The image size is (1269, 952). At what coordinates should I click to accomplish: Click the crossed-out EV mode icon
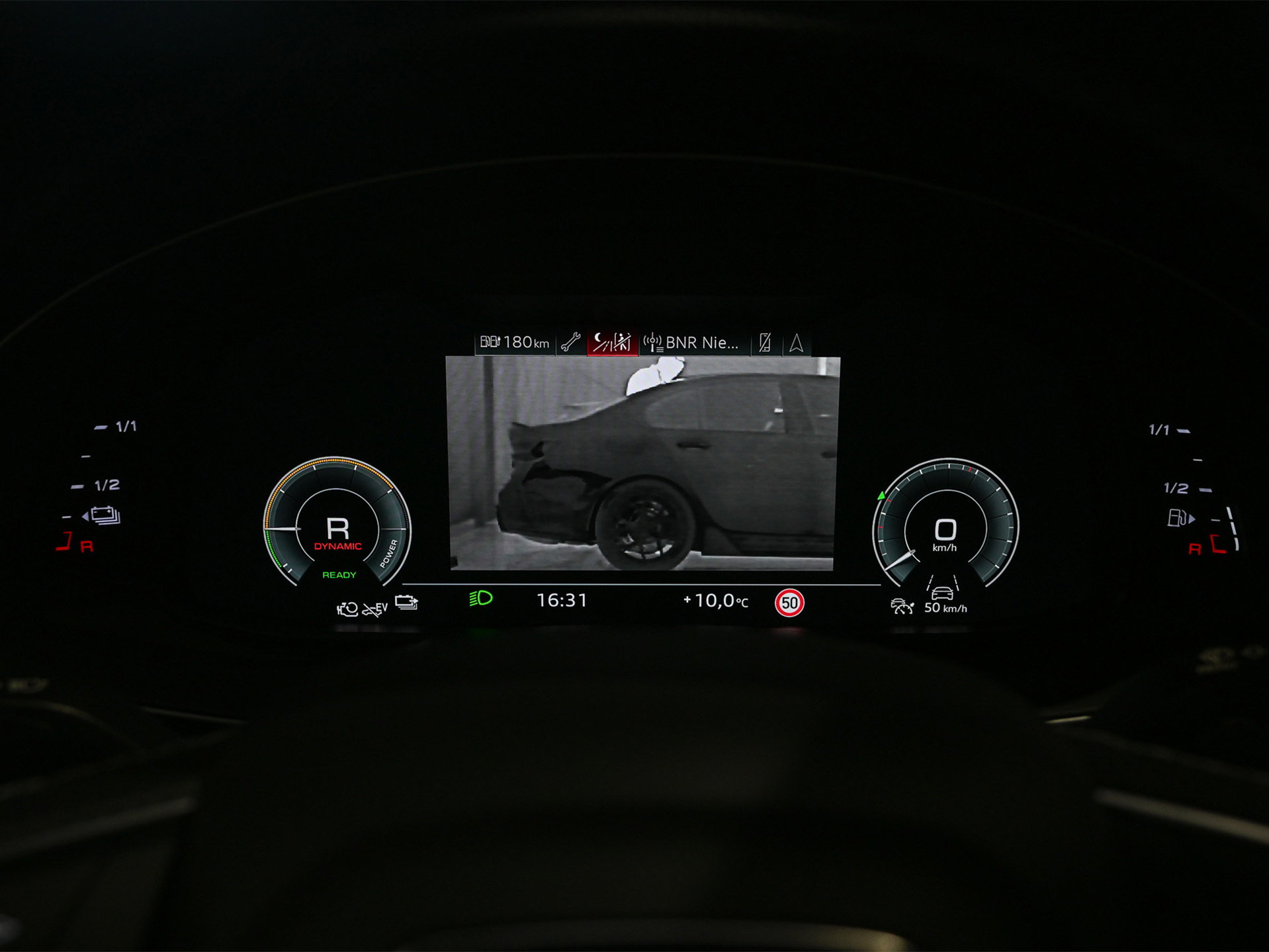point(375,608)
